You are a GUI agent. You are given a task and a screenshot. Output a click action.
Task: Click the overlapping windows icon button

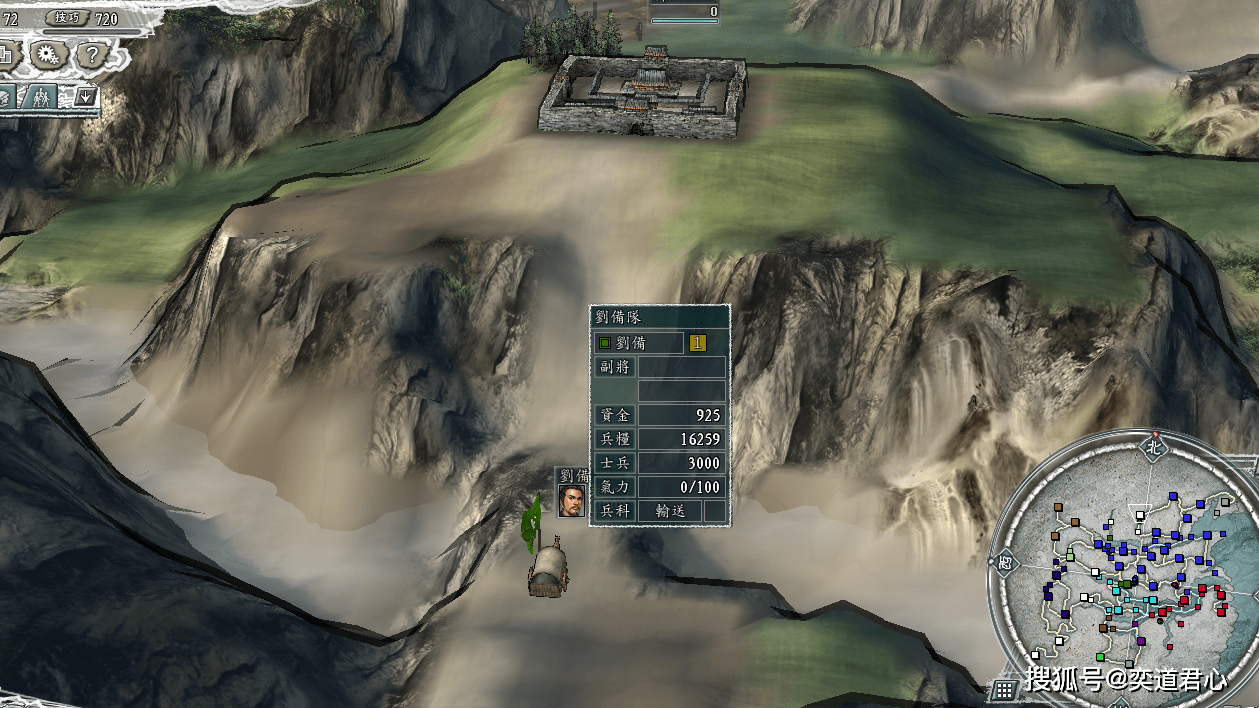point(4,54)
